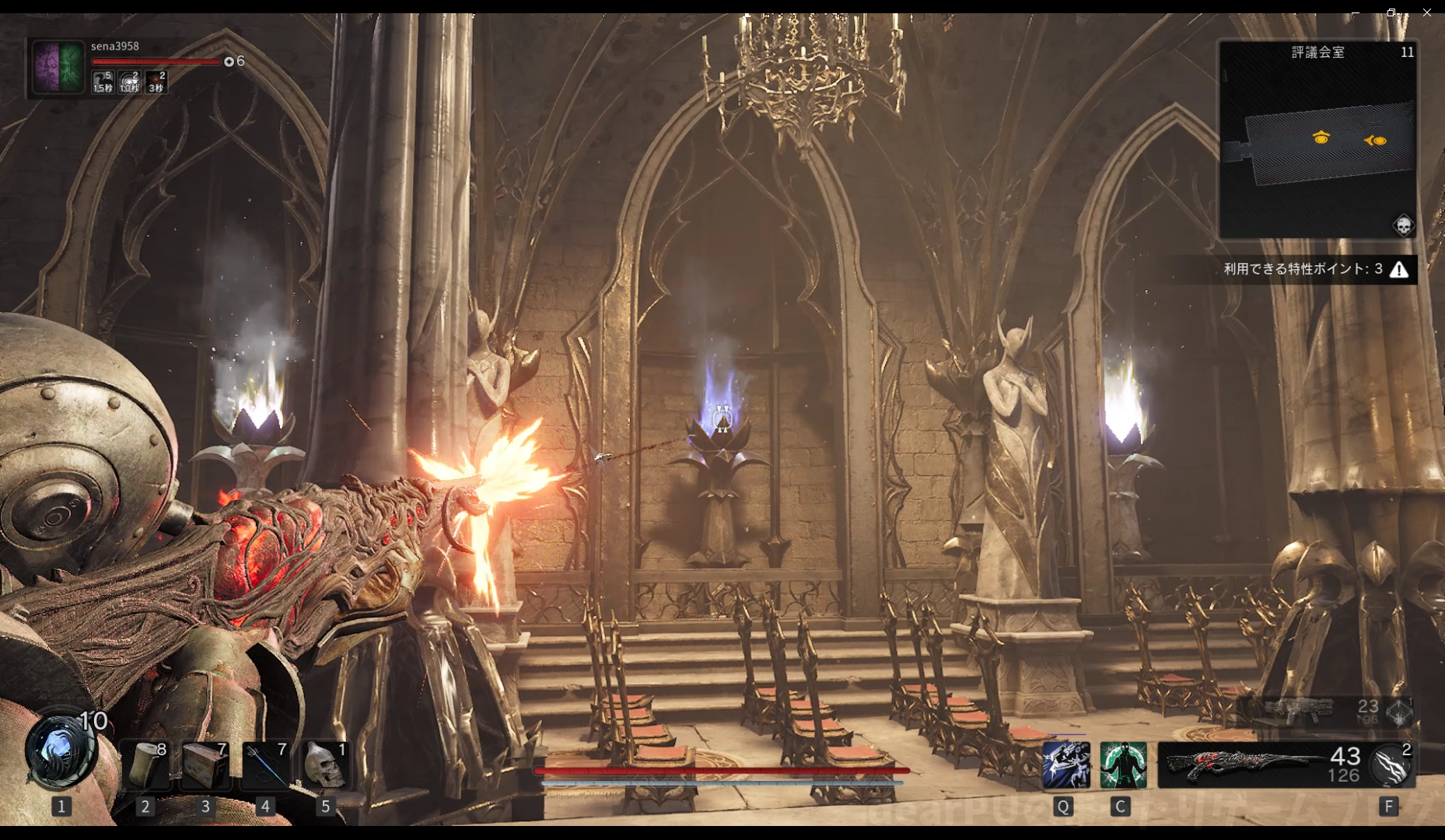The height and width of the screenshot is (840, 1445).
Task: Close the game window
Action: 1427,12
